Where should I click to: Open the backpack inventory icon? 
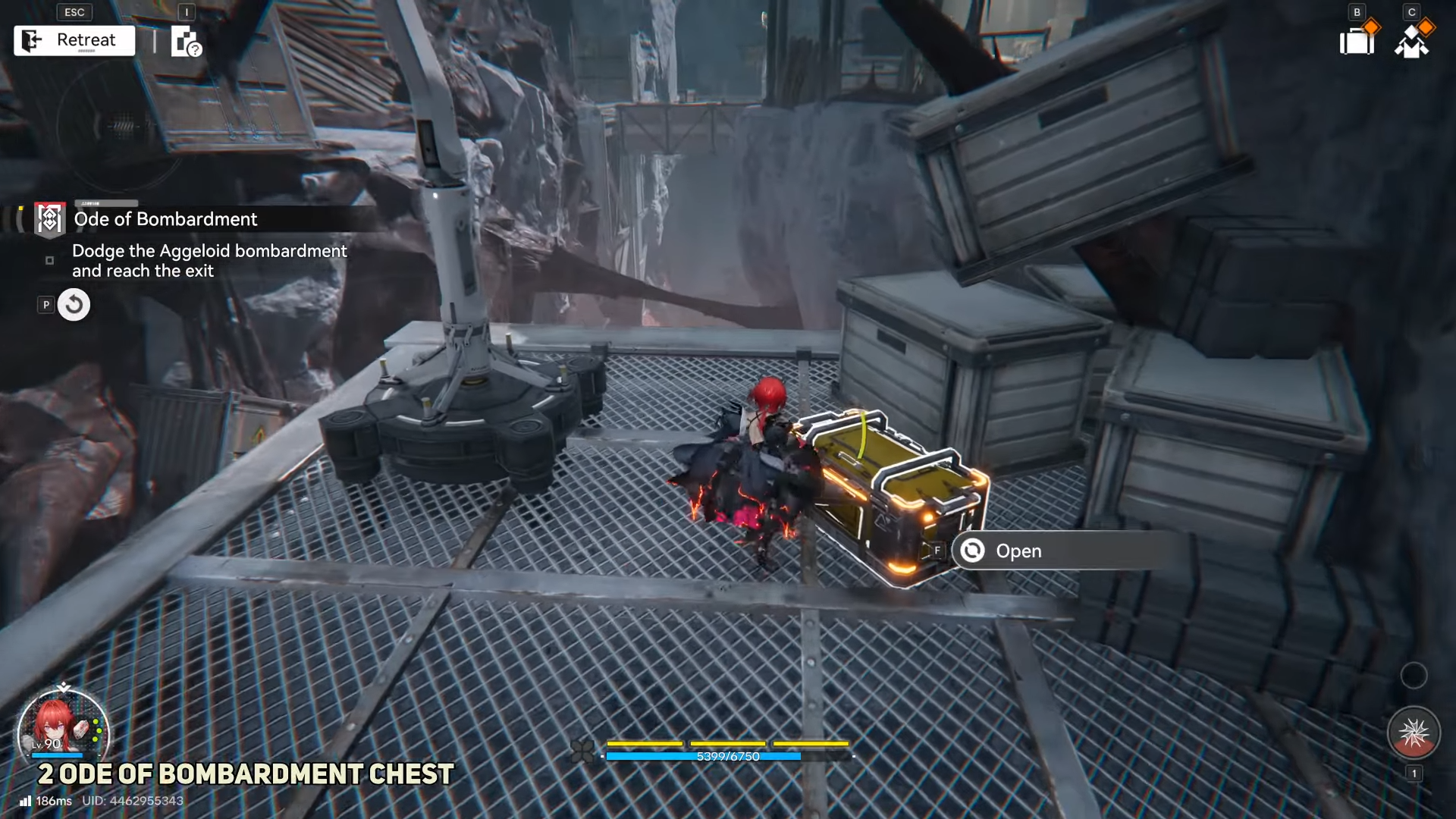(1357, 41)
